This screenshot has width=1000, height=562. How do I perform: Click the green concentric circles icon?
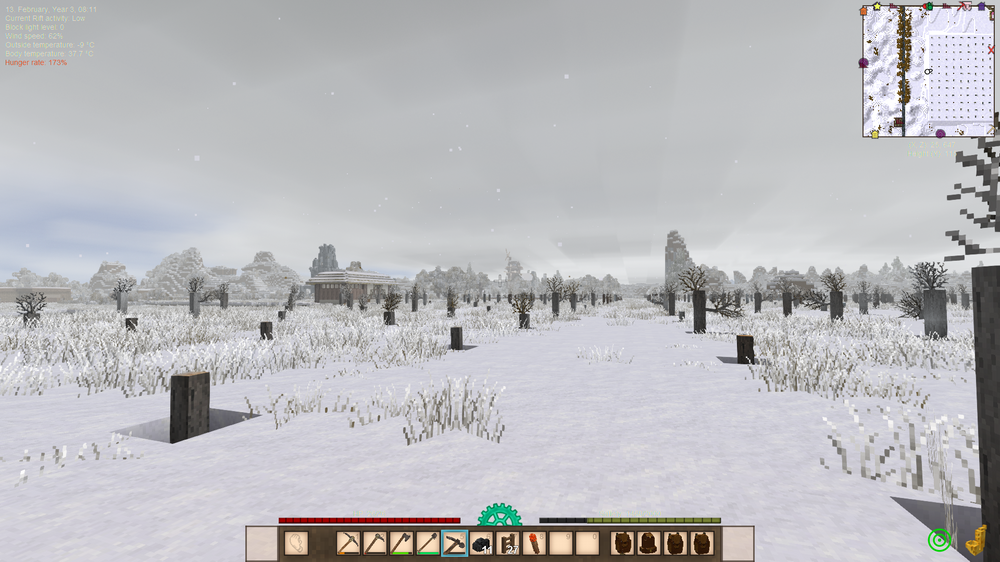coord(938,541)
